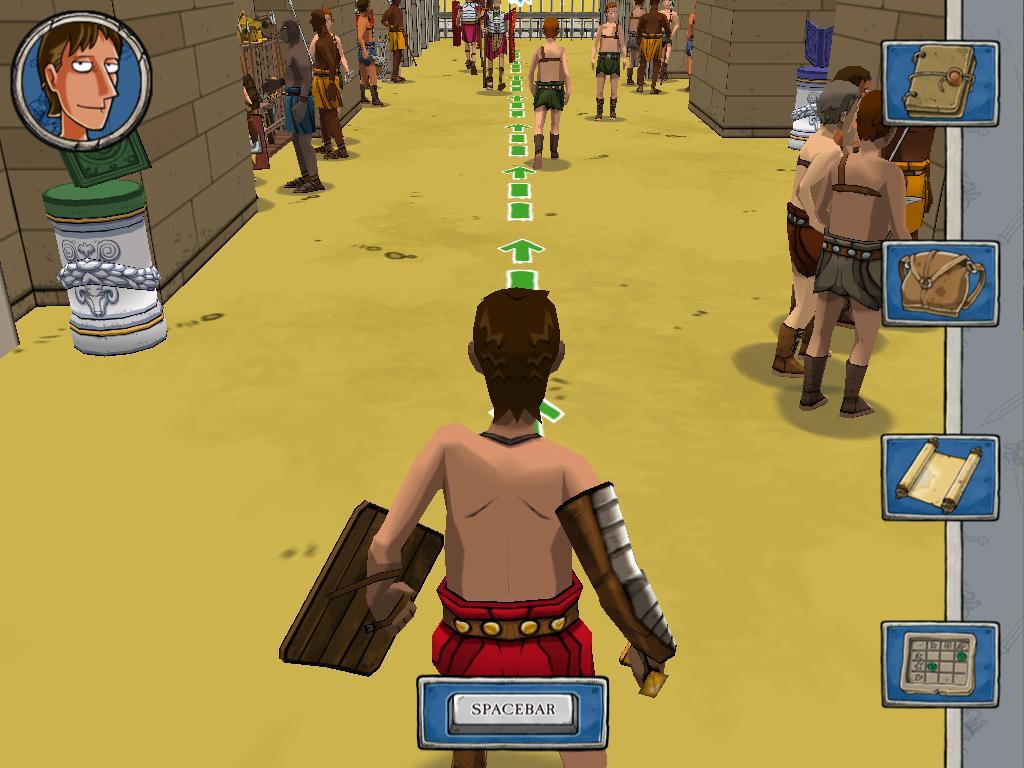
Task: Open the satchel bag inventory
Action: tap(940, 283)
